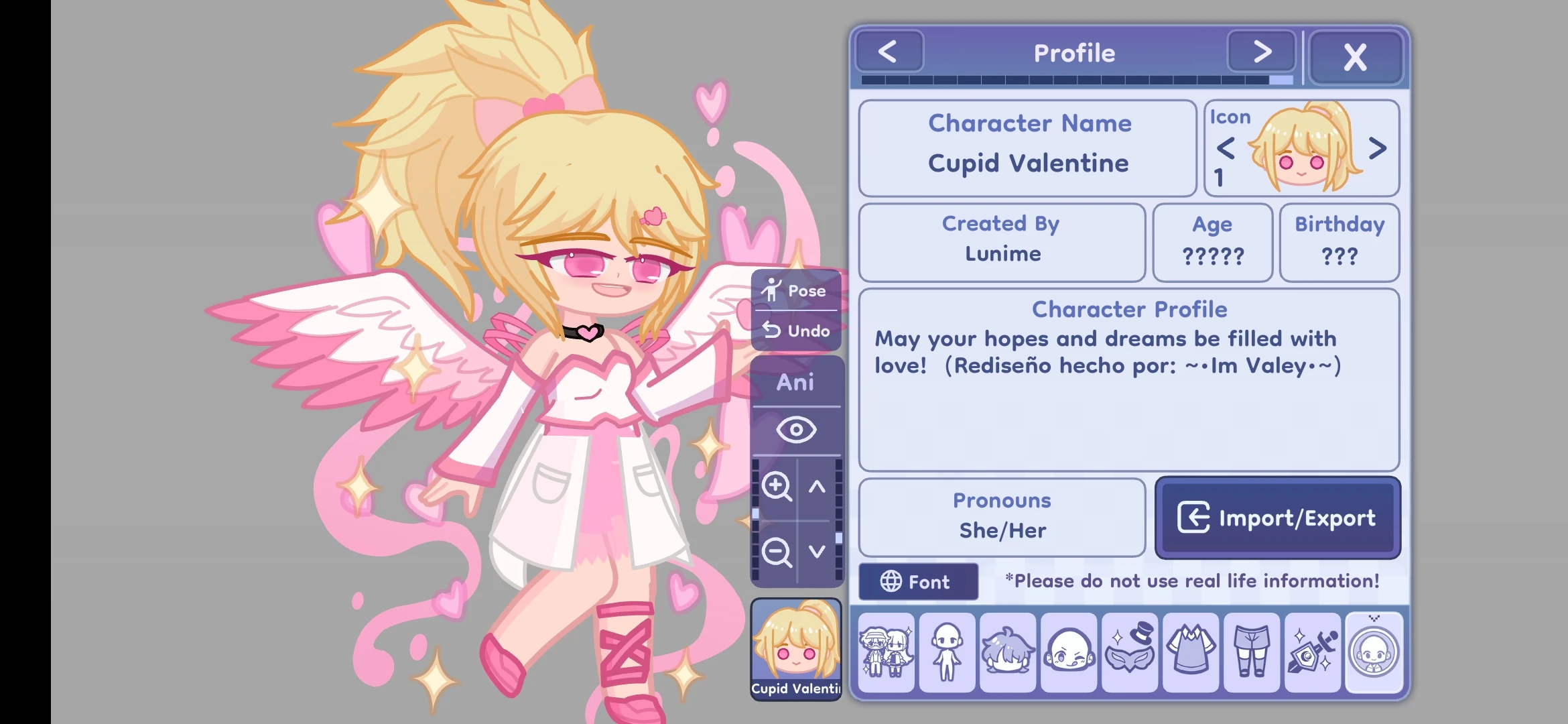Toggle visibility with the eye icon
The width and height of the screenshot is (1568, 724).
pyautogui.click(x=797, y=429)
